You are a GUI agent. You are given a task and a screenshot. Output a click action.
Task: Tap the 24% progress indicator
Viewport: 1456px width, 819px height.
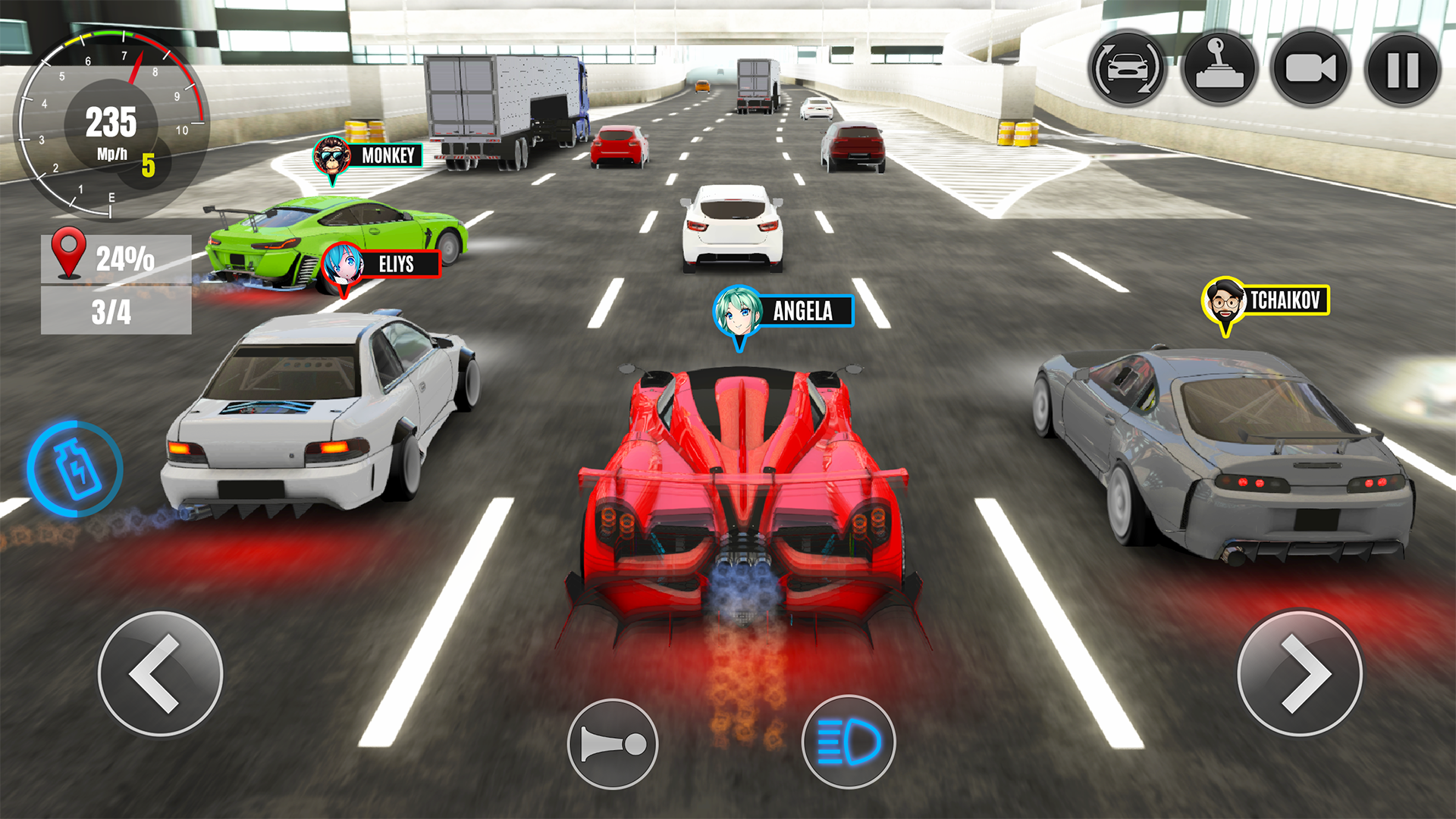pyautogui.click(x=126, y=258)
